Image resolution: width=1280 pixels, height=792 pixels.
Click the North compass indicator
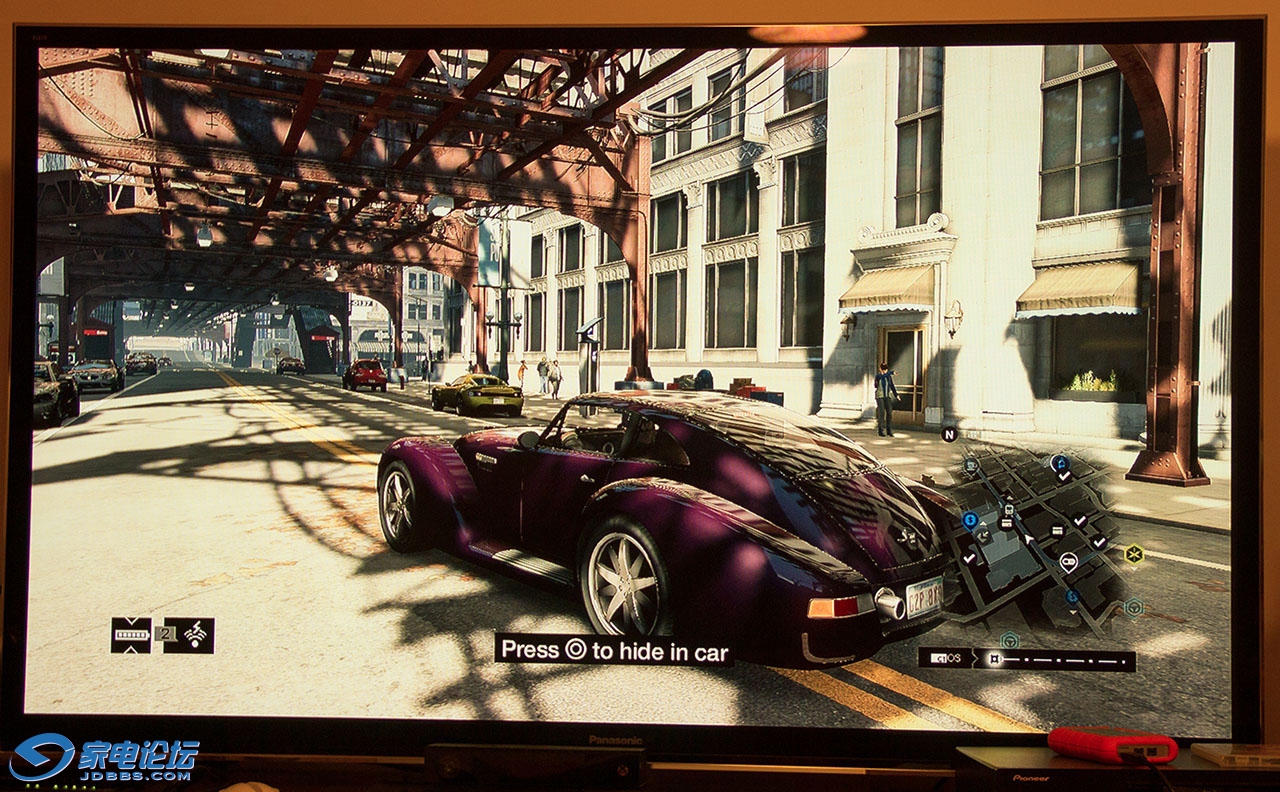949,434
